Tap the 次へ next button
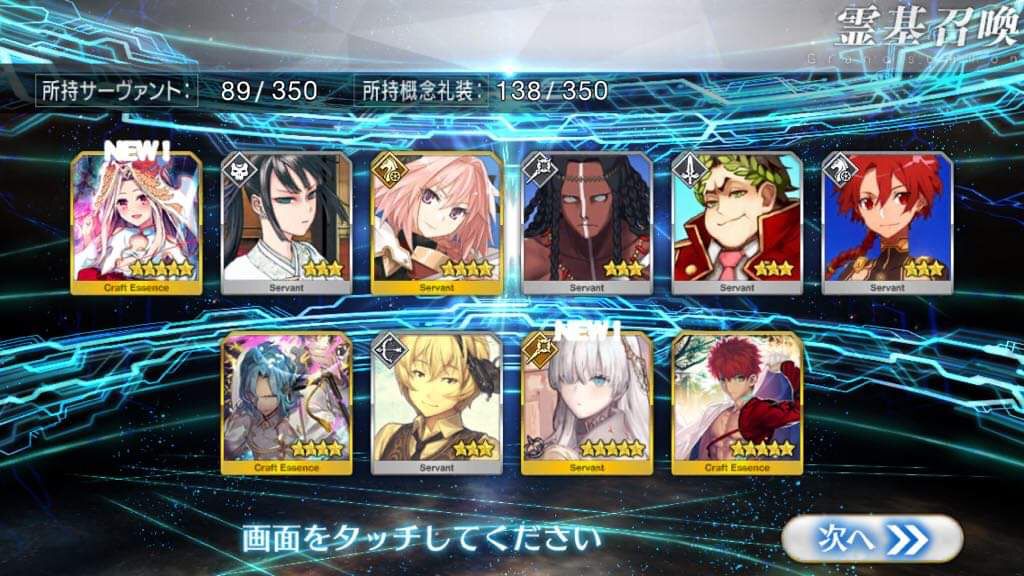The image size is (1024, 576). click(872, 538)
